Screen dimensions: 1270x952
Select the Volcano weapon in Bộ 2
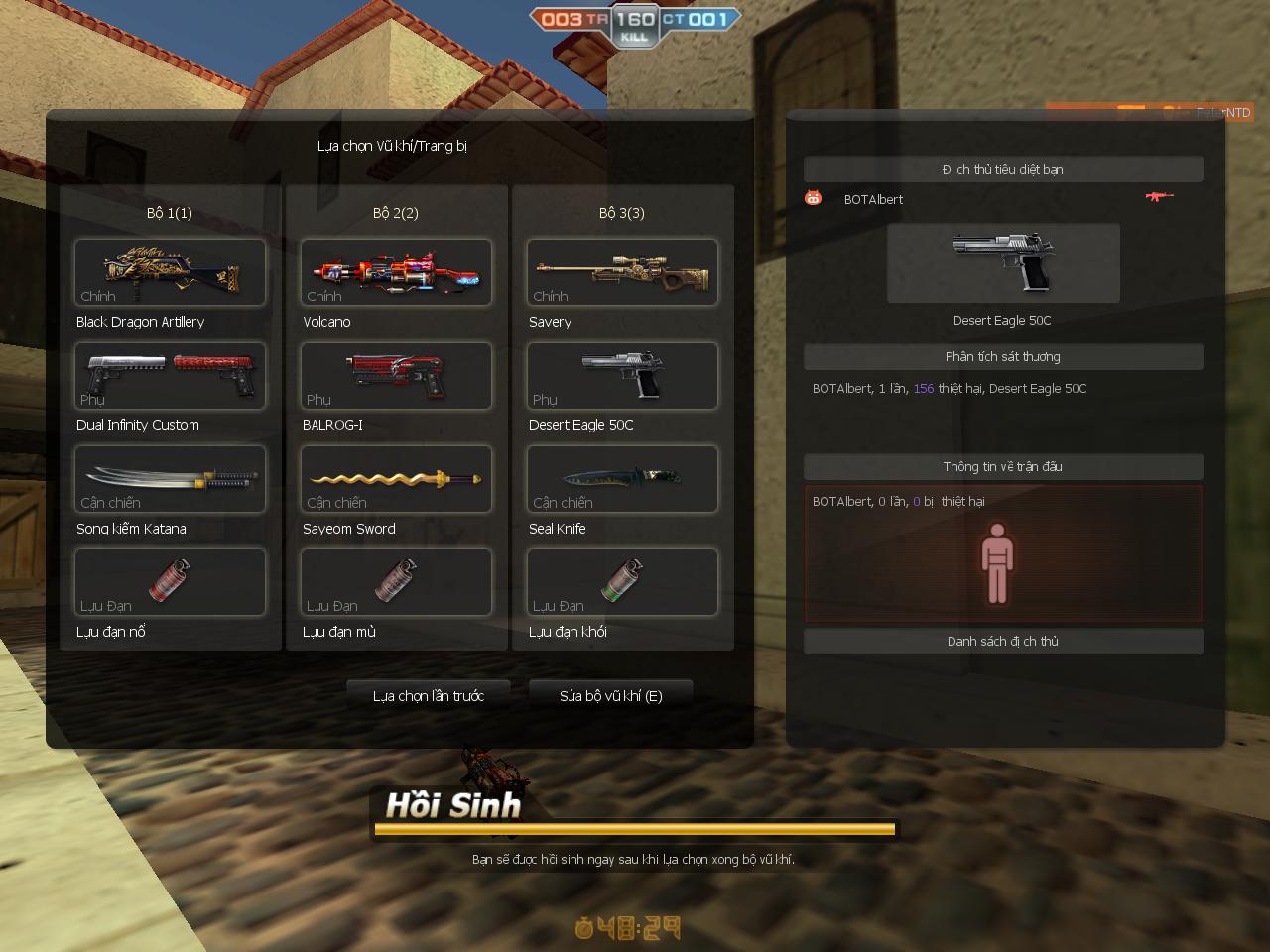tap(396, 273)
